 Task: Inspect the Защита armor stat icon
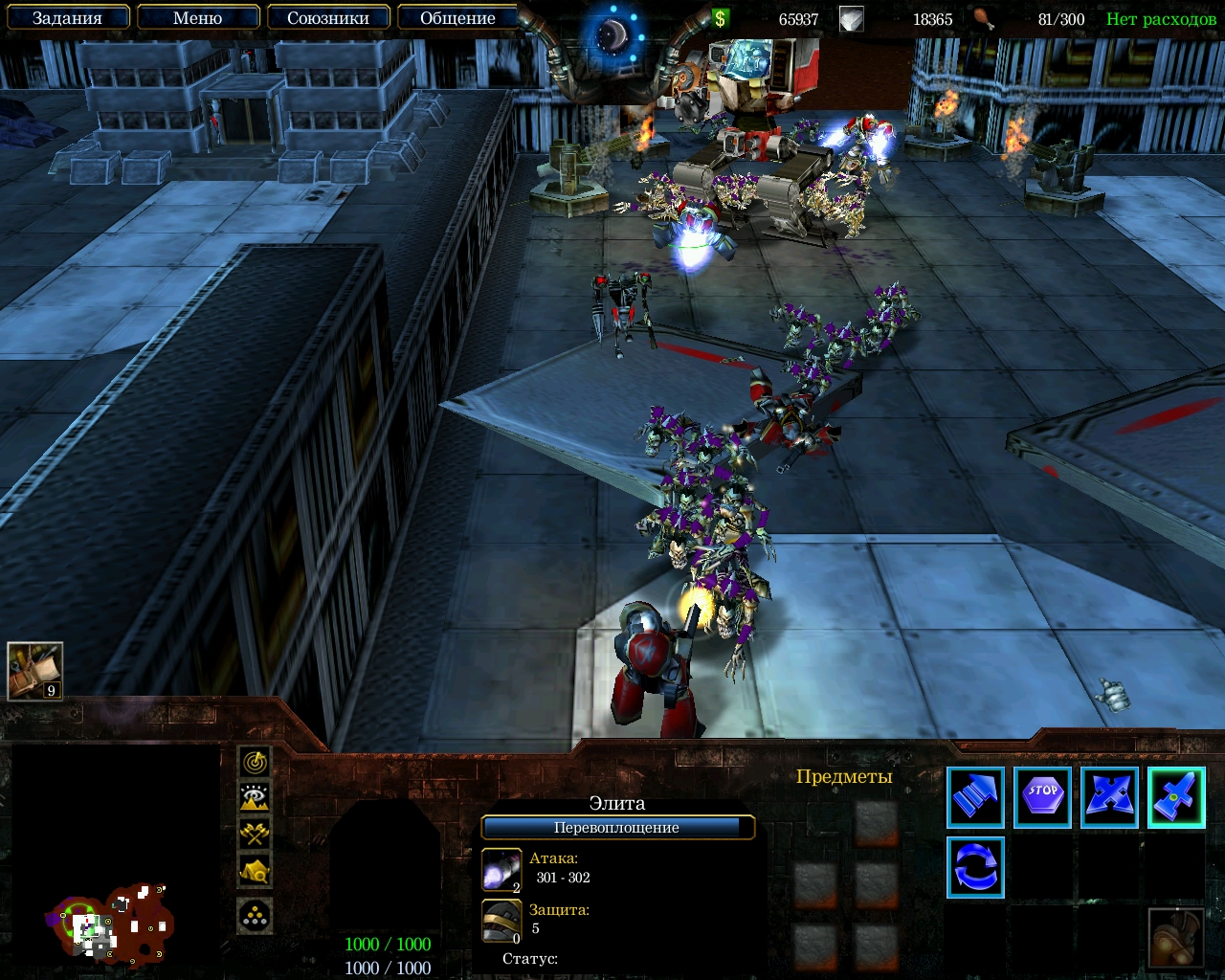pos(501,921)
